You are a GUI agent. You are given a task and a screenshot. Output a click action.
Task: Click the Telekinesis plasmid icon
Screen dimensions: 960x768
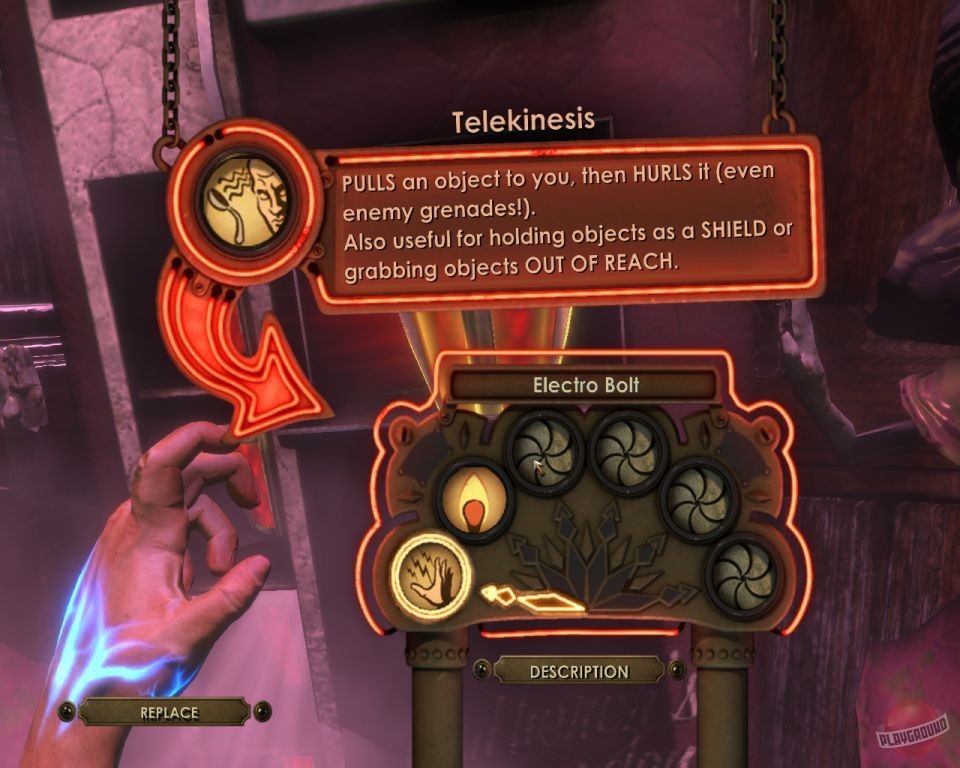245,203
